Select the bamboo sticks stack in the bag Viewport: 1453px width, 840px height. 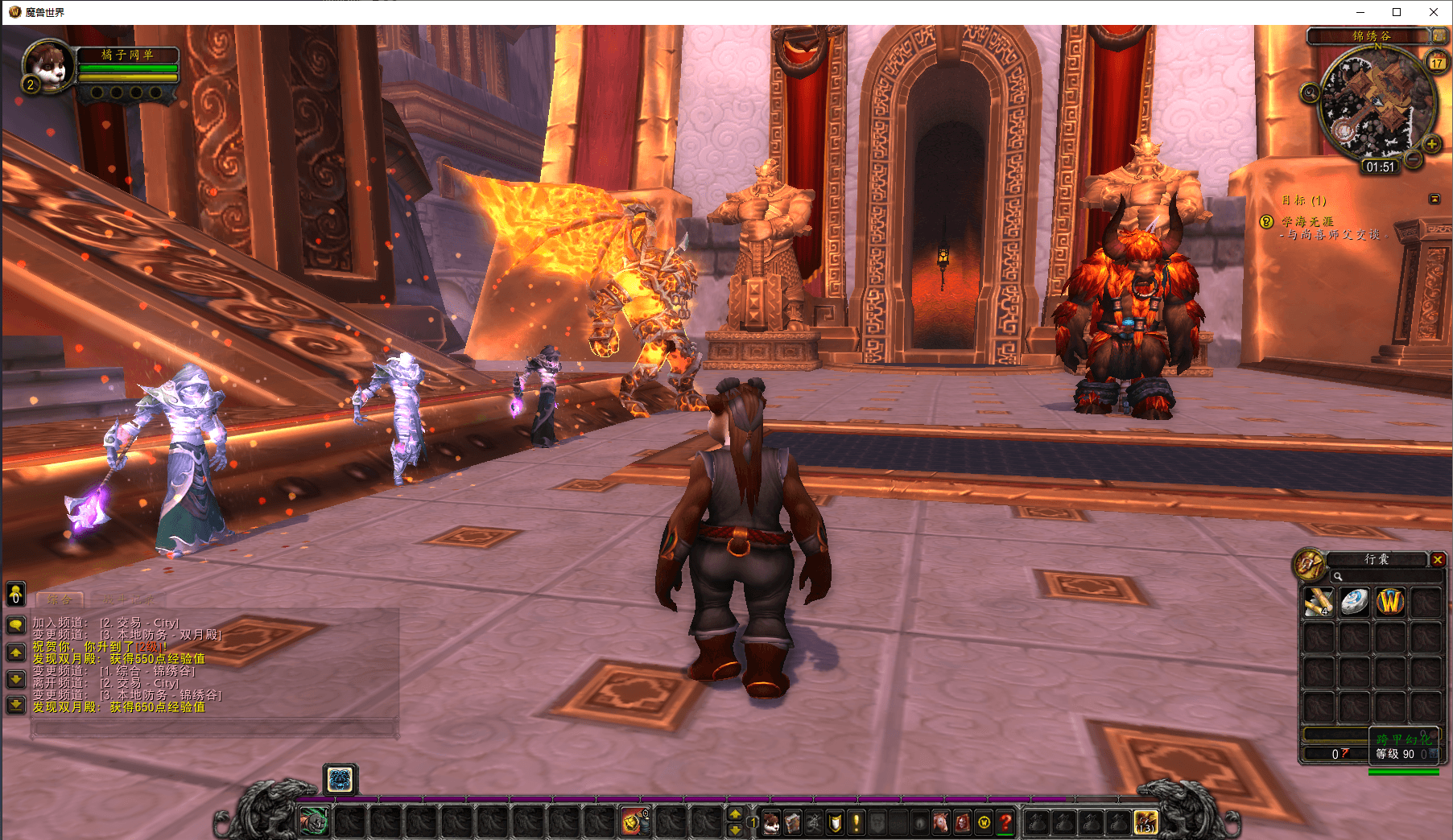(1319, 603)
